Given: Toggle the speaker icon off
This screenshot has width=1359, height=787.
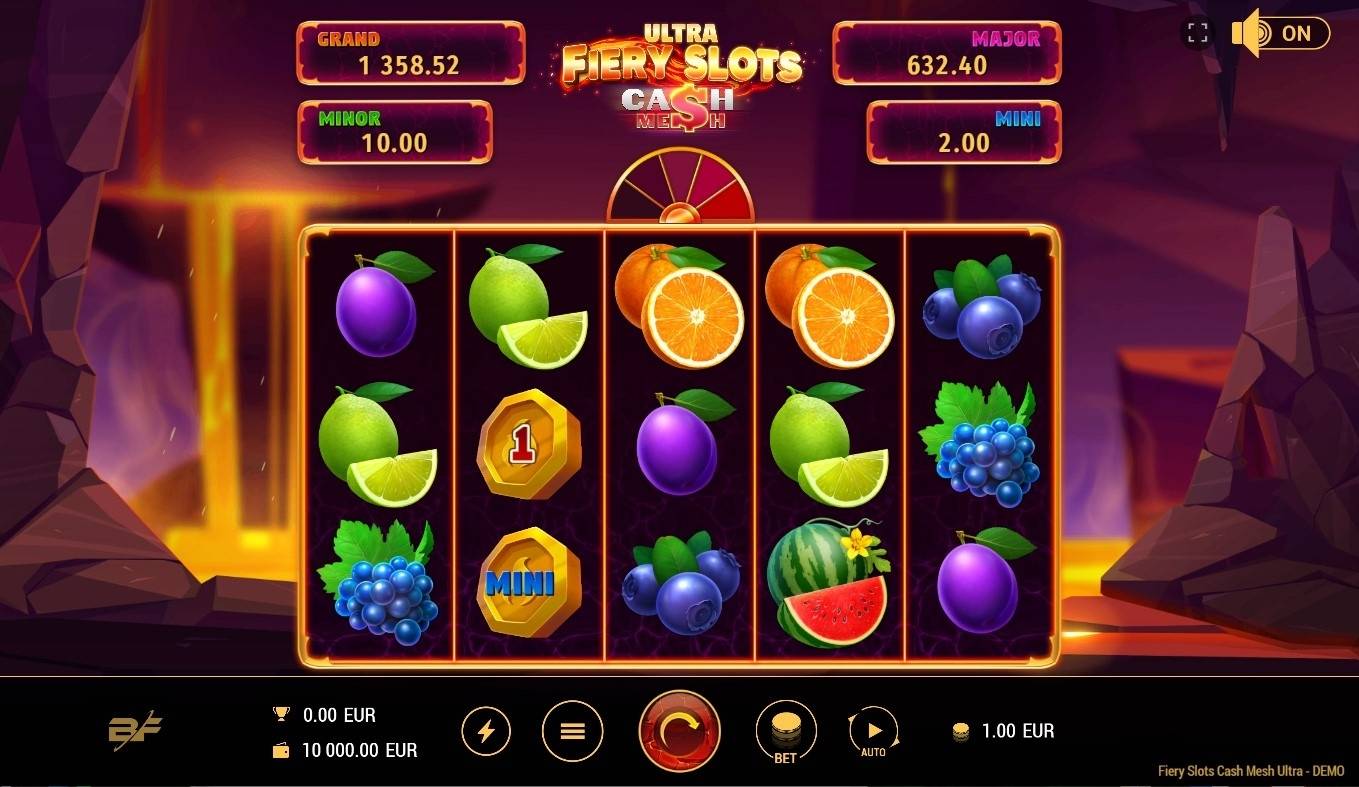Looking at the screenshot, I should click(1246, 33).
